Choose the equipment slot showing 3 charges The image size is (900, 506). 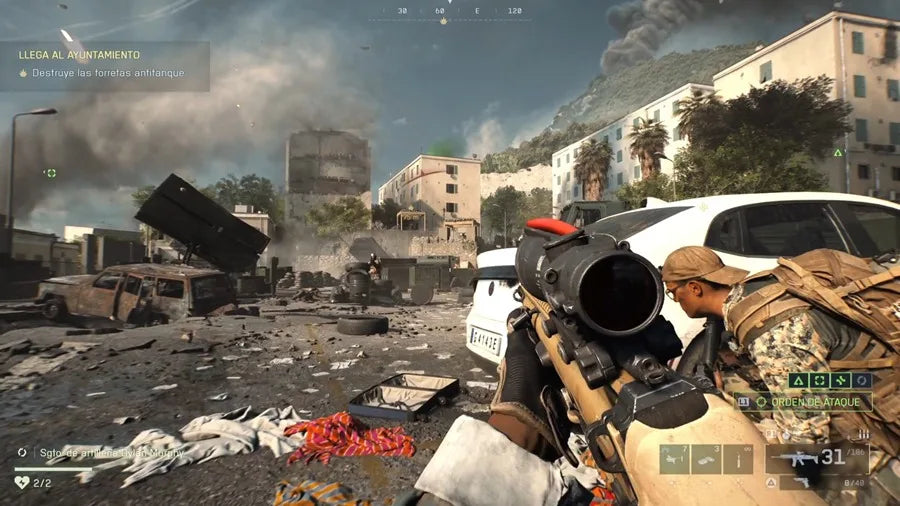tap(706, 458)
